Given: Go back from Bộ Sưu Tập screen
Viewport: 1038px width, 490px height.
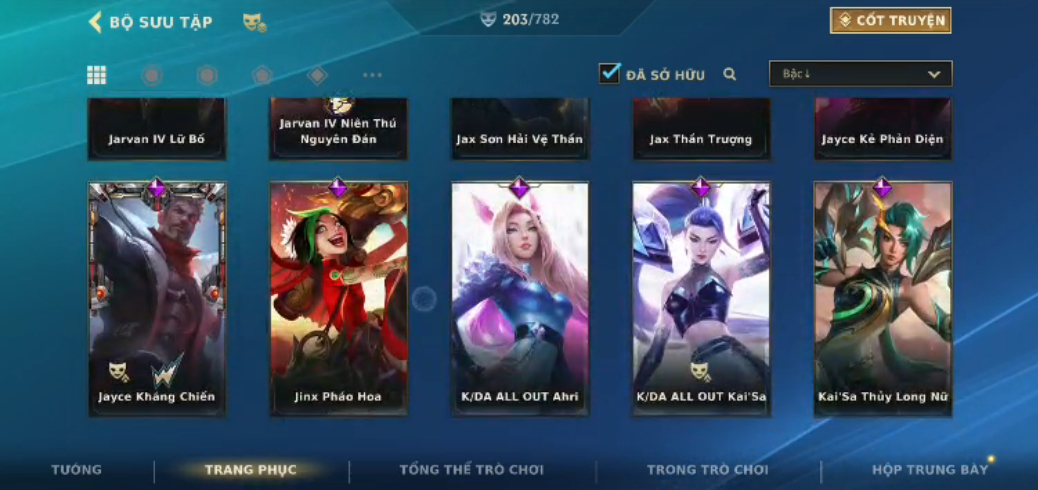Looking at the screenshot, I should [x=96, y=22].
